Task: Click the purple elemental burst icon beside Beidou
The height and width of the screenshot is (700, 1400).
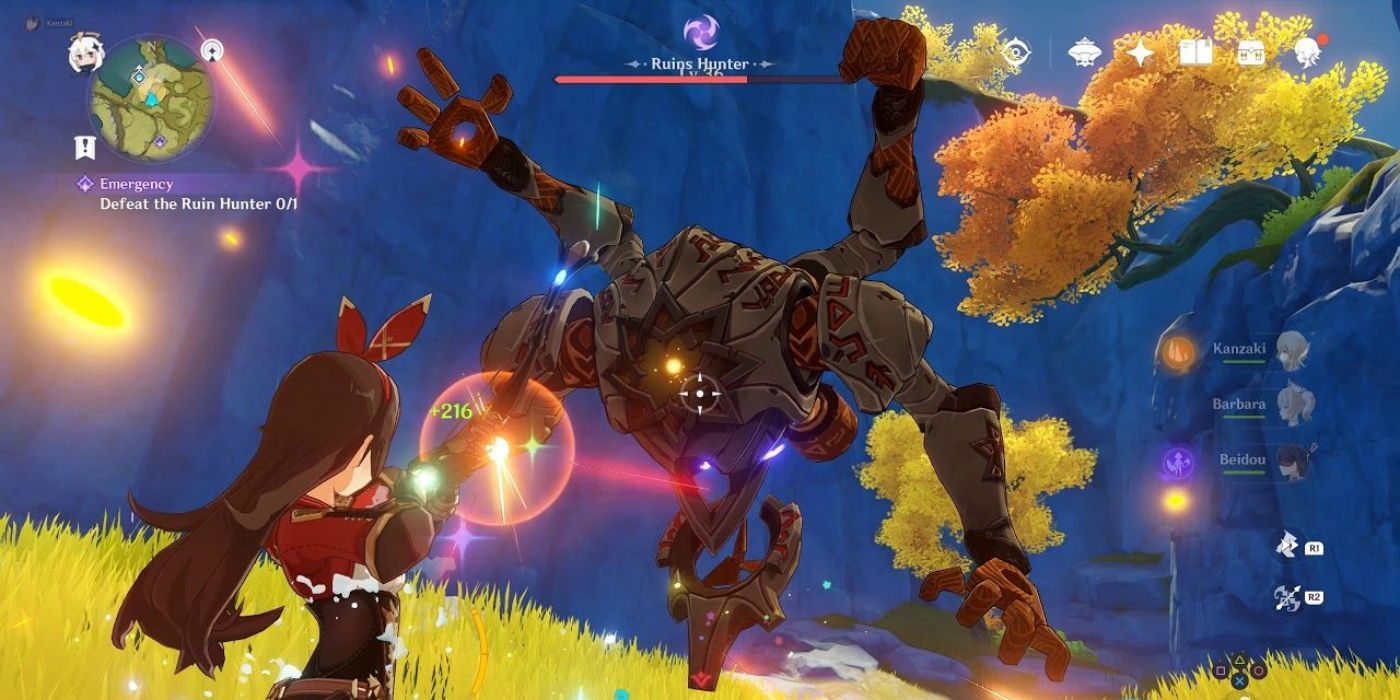Action: click(1177, 461)
